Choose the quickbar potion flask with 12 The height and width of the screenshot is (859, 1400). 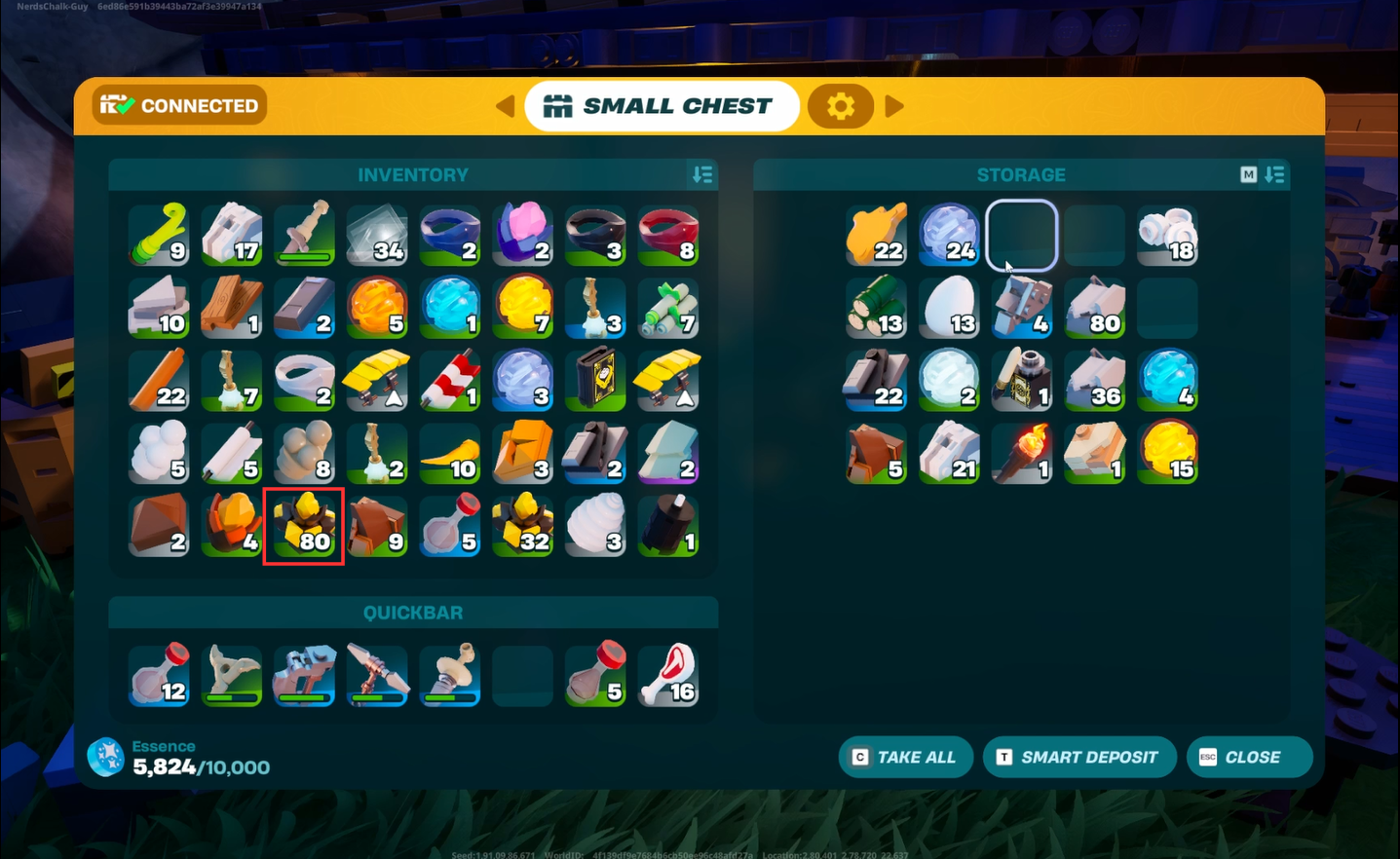click(159, 674)
